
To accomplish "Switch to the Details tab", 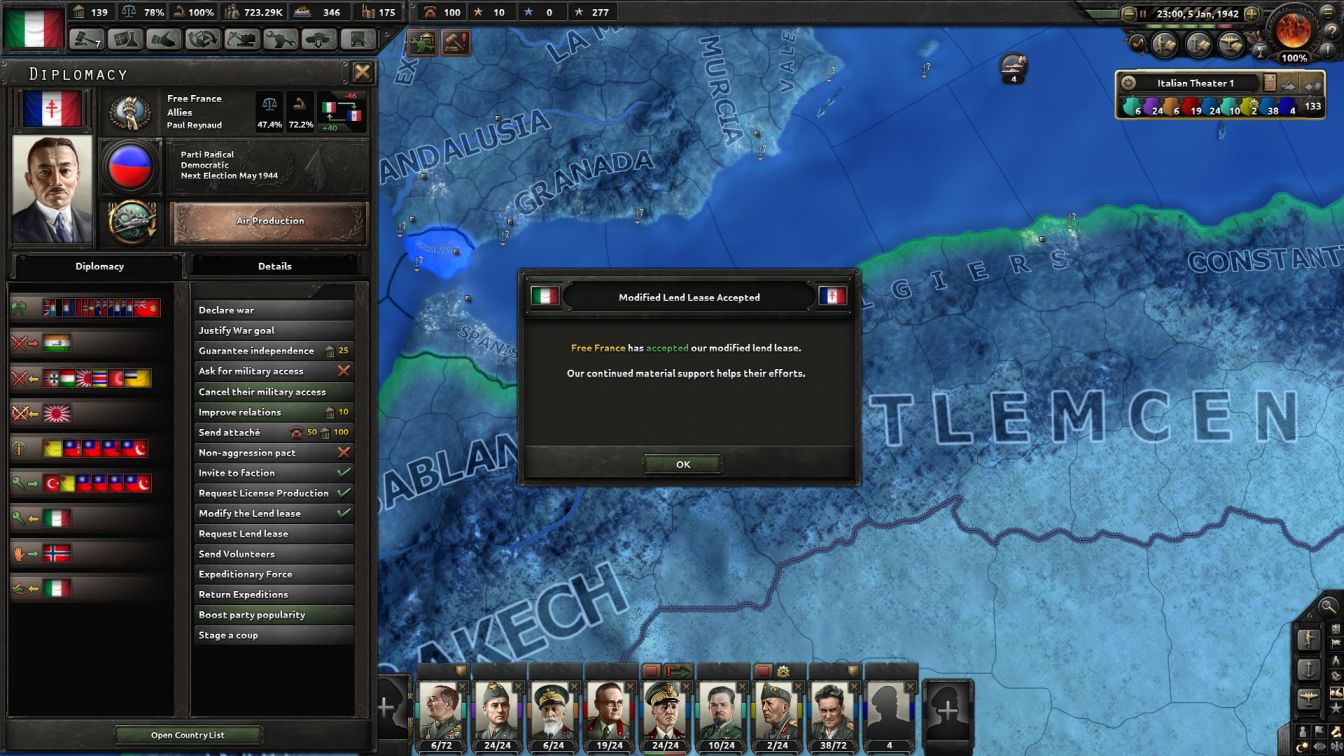I will click(276, 265).
